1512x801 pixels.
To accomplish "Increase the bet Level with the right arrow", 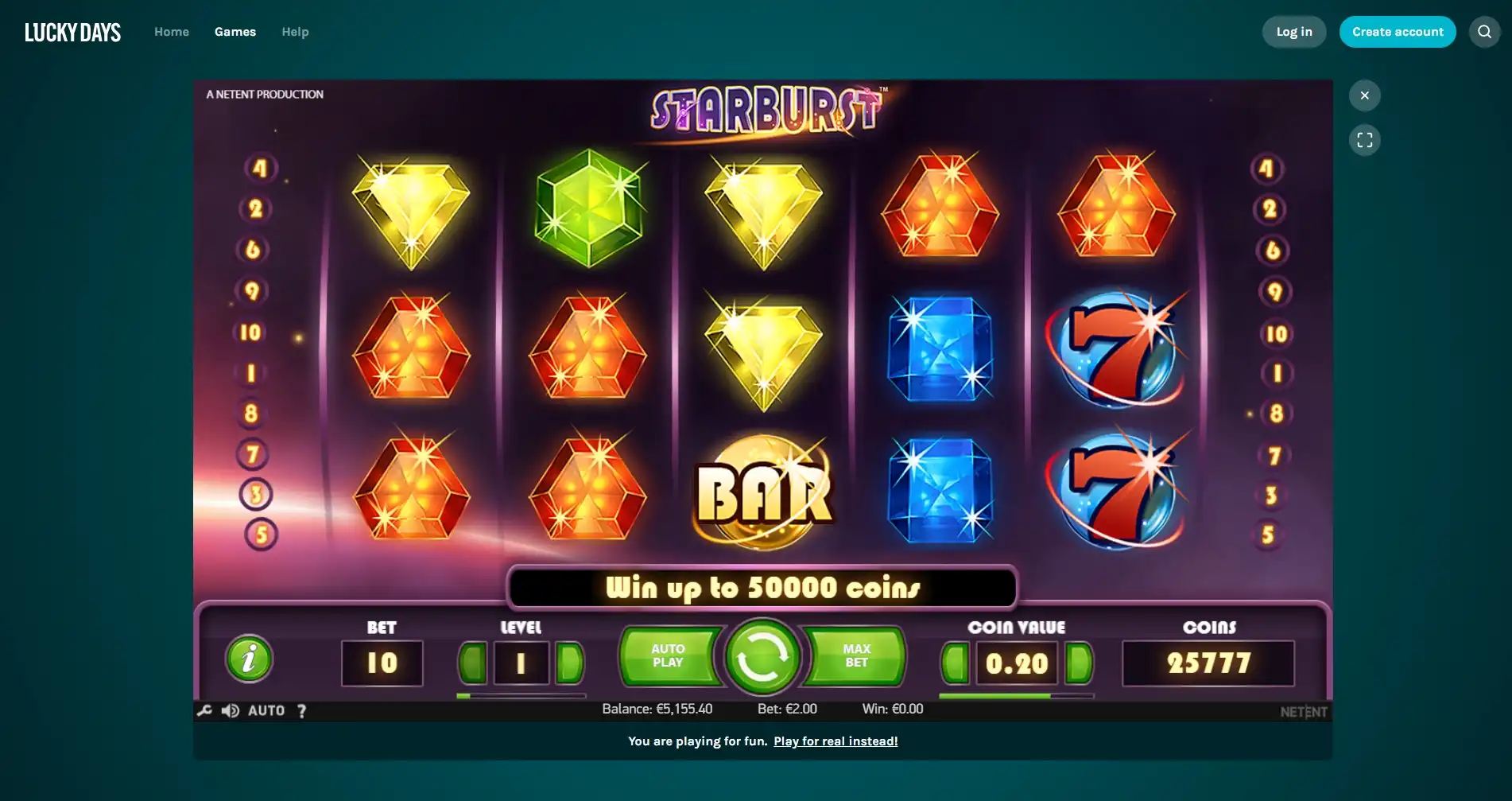I will point(571,663).
